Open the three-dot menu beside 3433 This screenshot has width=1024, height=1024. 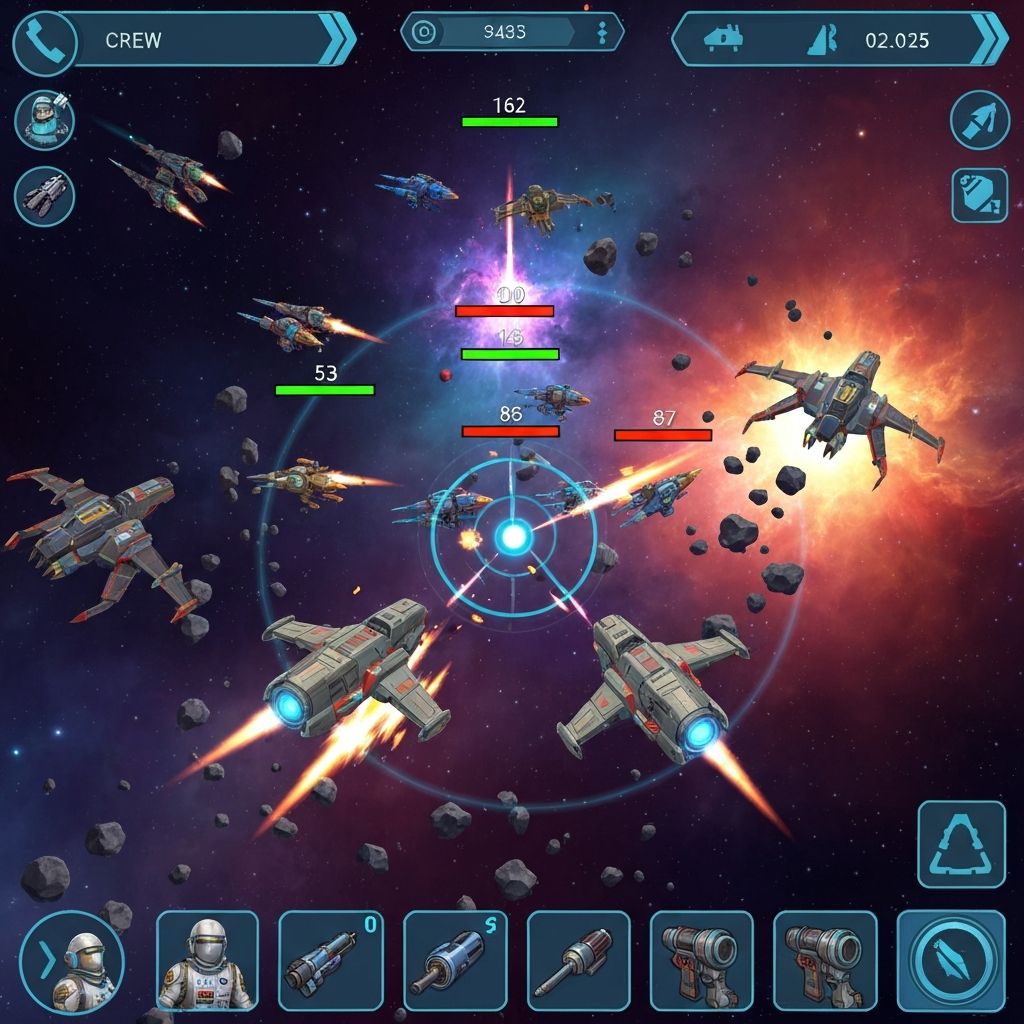pos(602,33)
